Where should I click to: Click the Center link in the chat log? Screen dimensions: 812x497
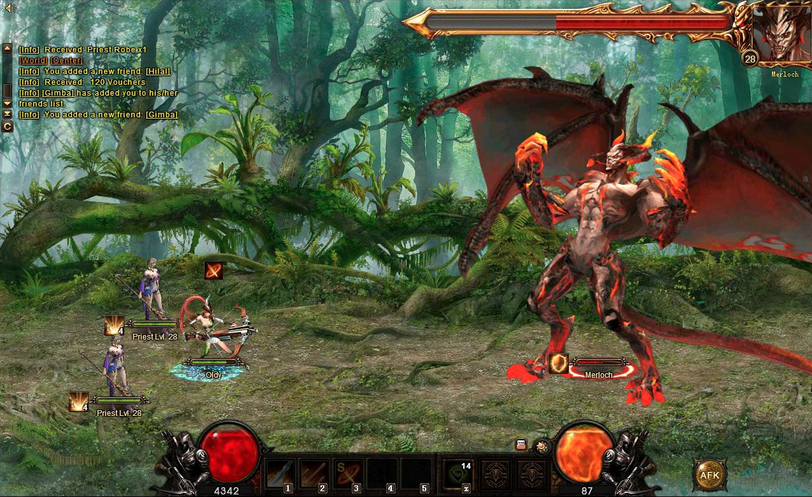(x=69, y=59)
